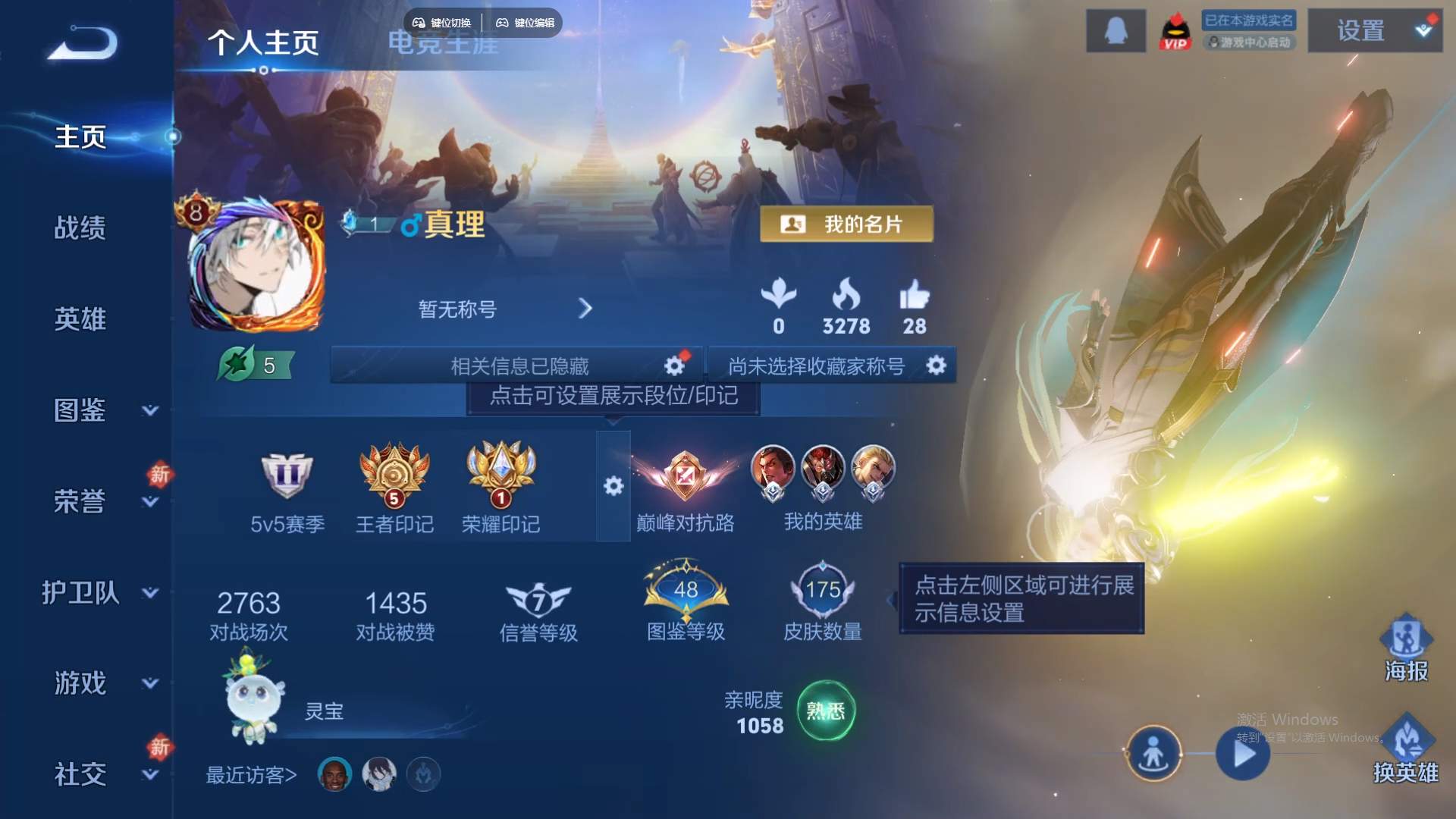The height and width of the screenshot is (819, 1456).
Task: Open the 设置 settings button
Action: [x=1361, y=32]
